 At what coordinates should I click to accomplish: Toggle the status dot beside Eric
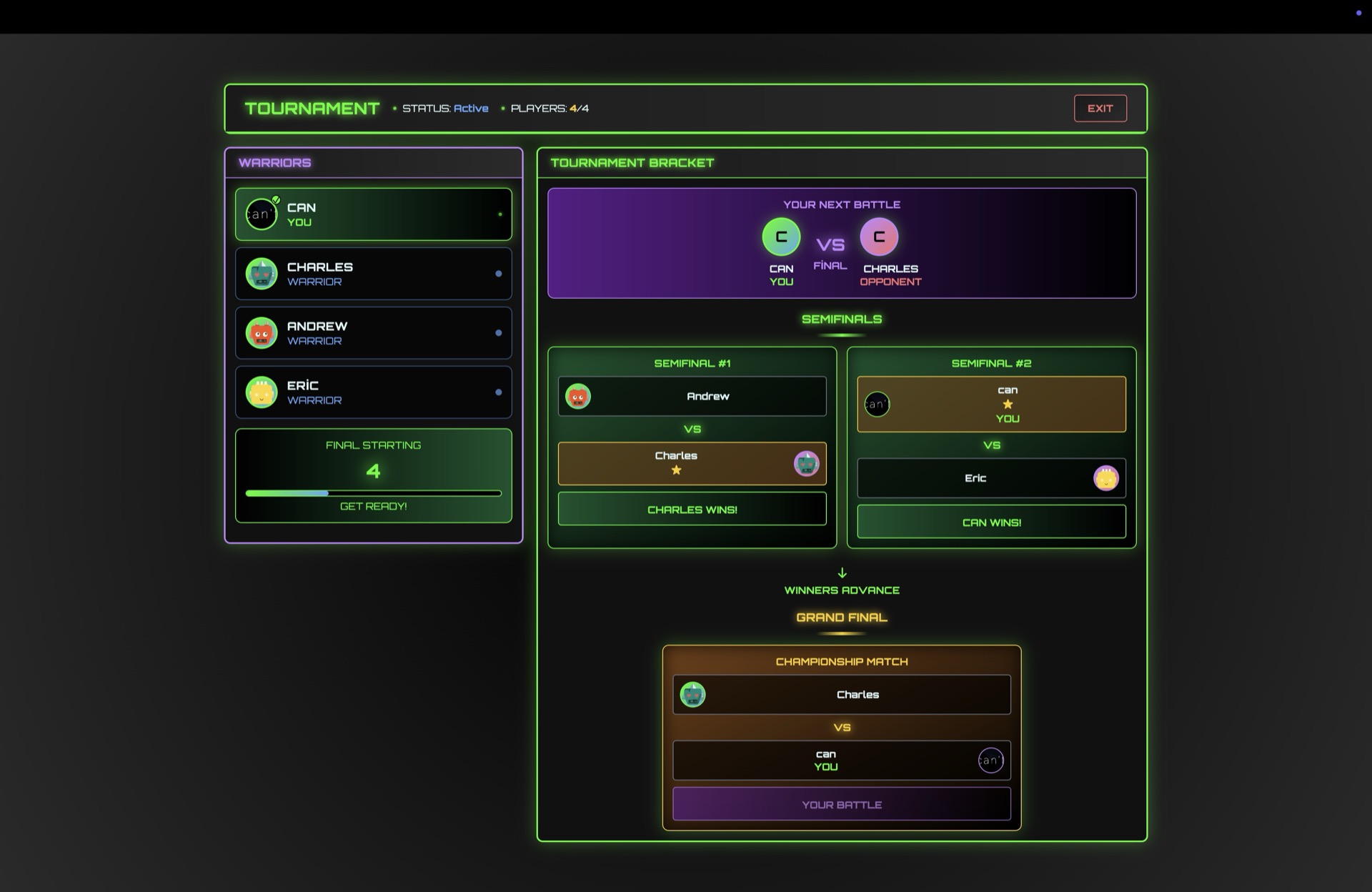(x=499, y=392)
